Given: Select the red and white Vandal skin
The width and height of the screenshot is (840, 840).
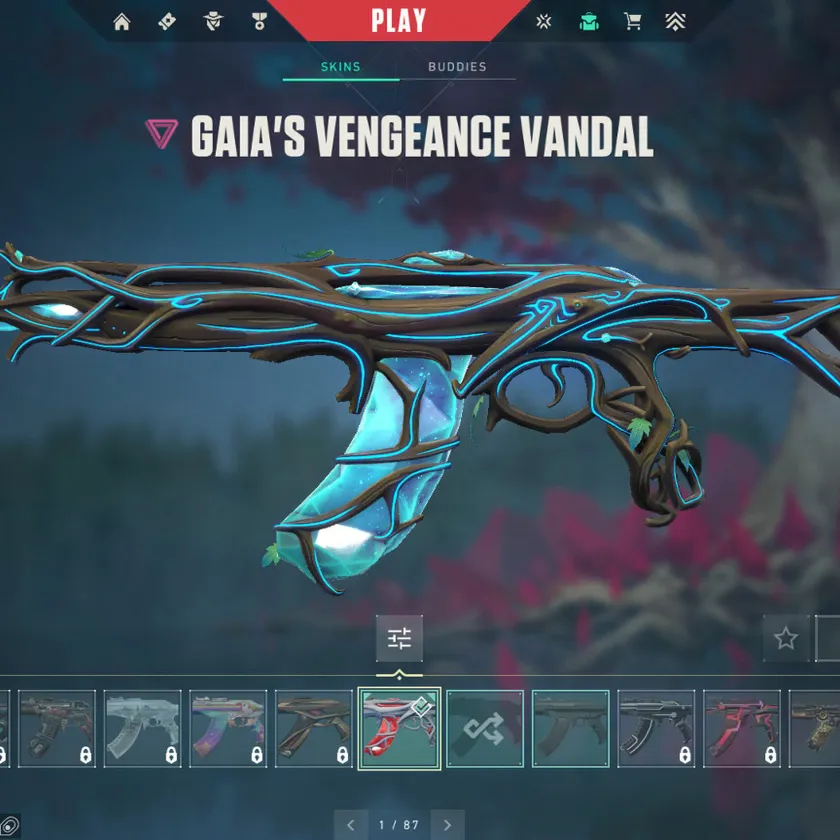Looking at the screenshot, I should click(399, 728).
